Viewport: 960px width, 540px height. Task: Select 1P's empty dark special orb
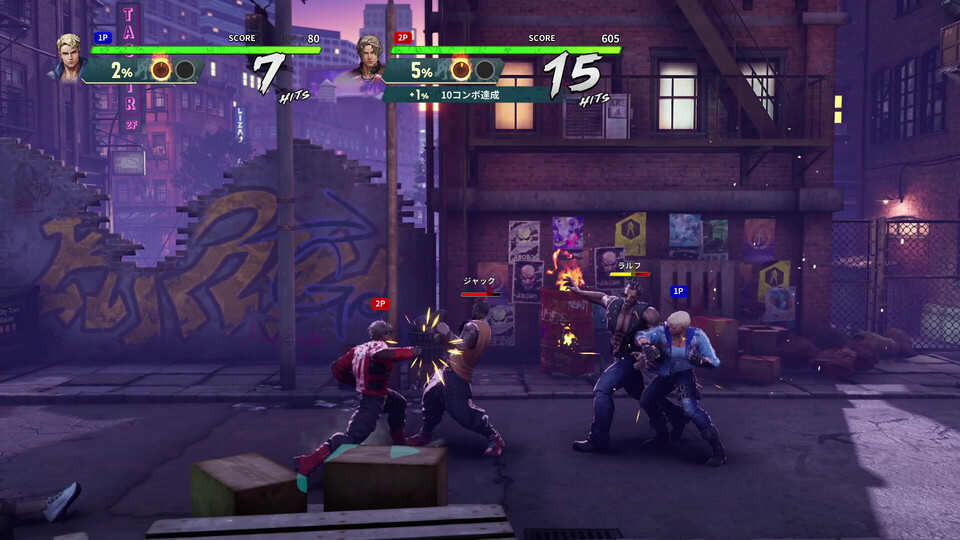[x=184, y=70]
